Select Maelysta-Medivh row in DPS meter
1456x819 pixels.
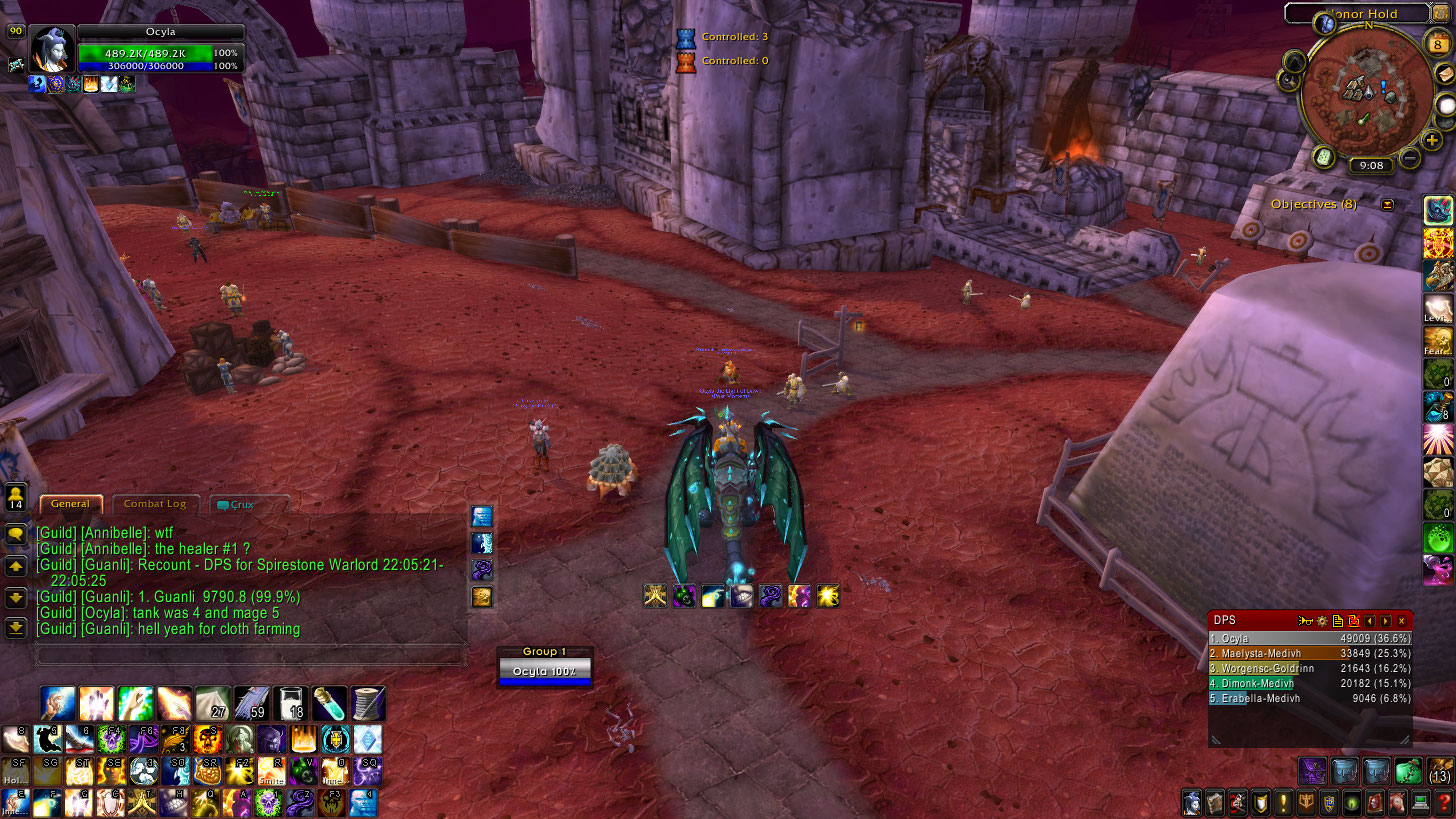point(1310,653)
